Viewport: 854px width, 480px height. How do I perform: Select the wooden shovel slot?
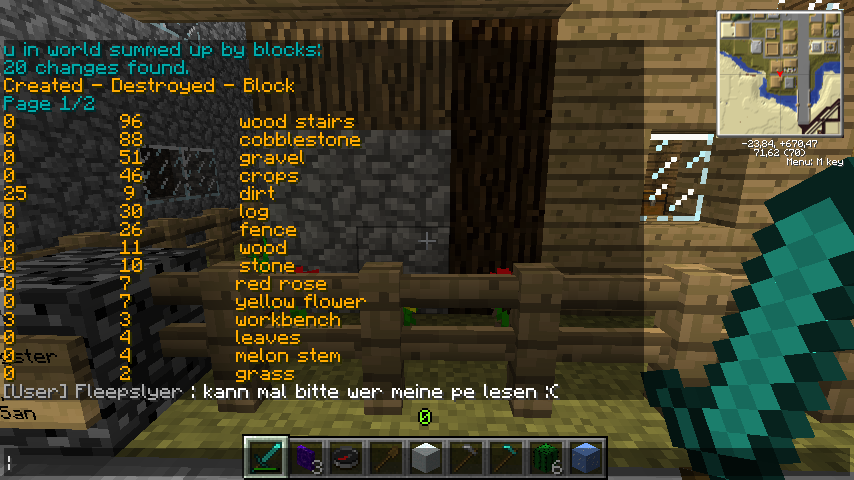point(387,458)
